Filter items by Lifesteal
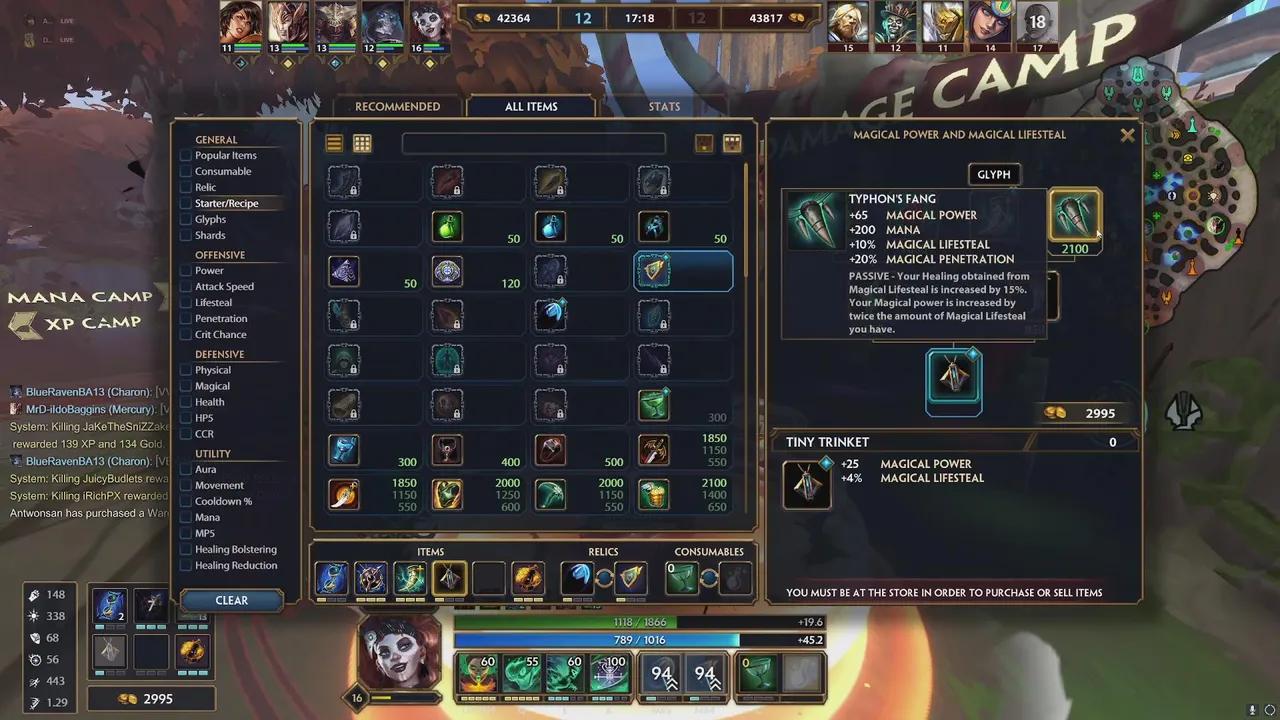The height and width of the screenshot is (720, 1280). (x=186, y=303)
